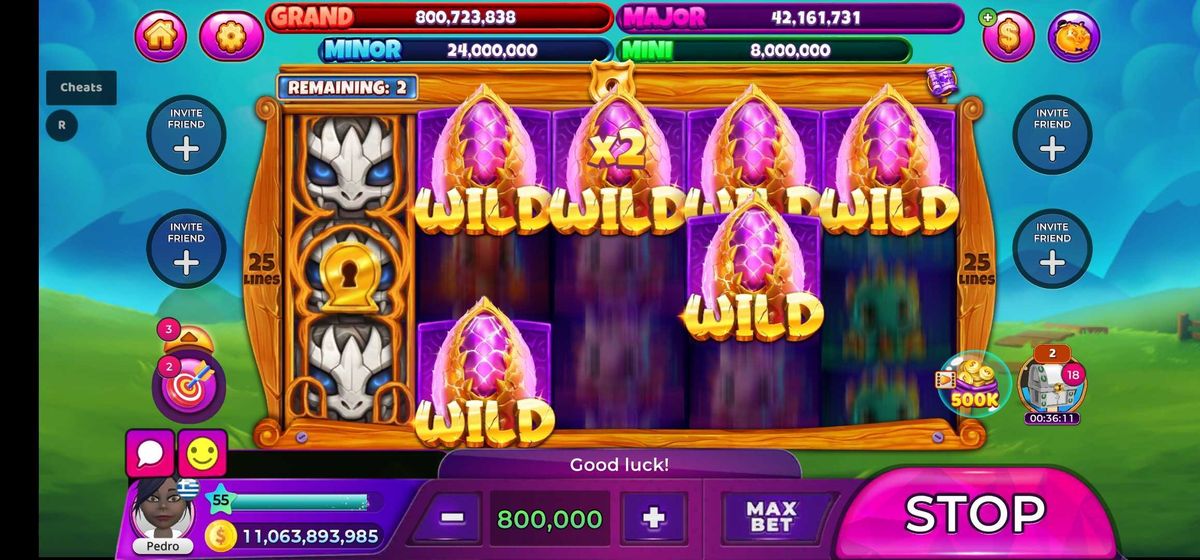This screenshot has width=1200, height=560.
Task: Open the purple card album icon
Action: pyautogui.click(x=941, y=81)
